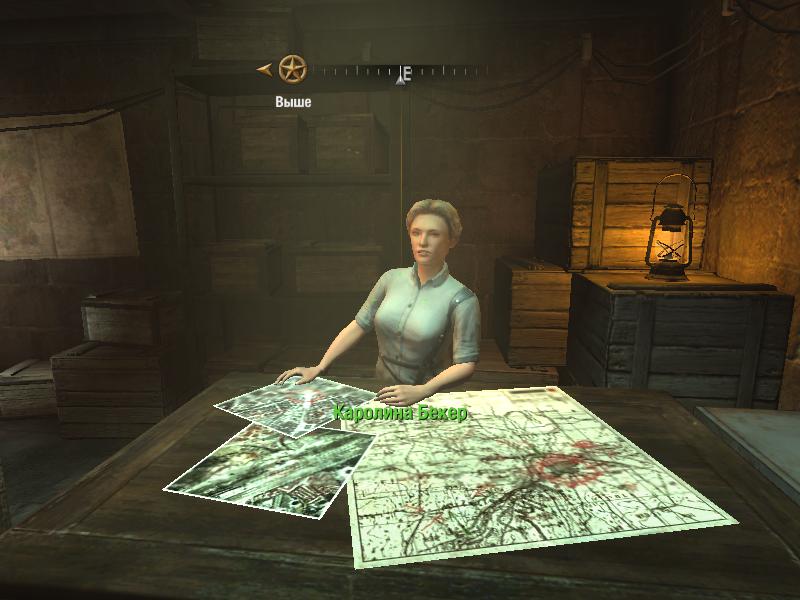Click the gold star objective marker
Viewport: 800px width, 600px height.
(291, 69)
